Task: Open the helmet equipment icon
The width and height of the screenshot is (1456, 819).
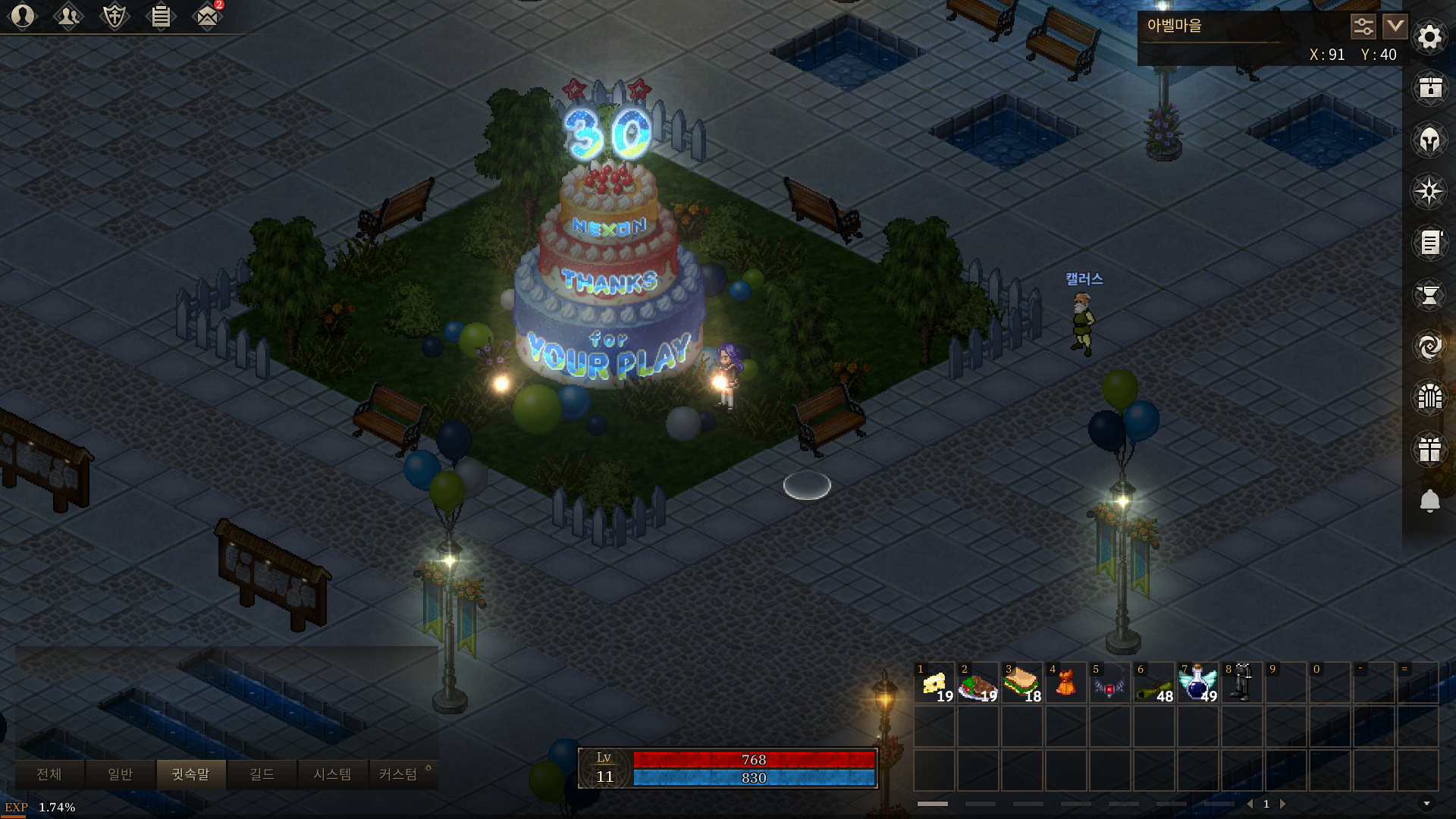Action: coord(1429,140)
